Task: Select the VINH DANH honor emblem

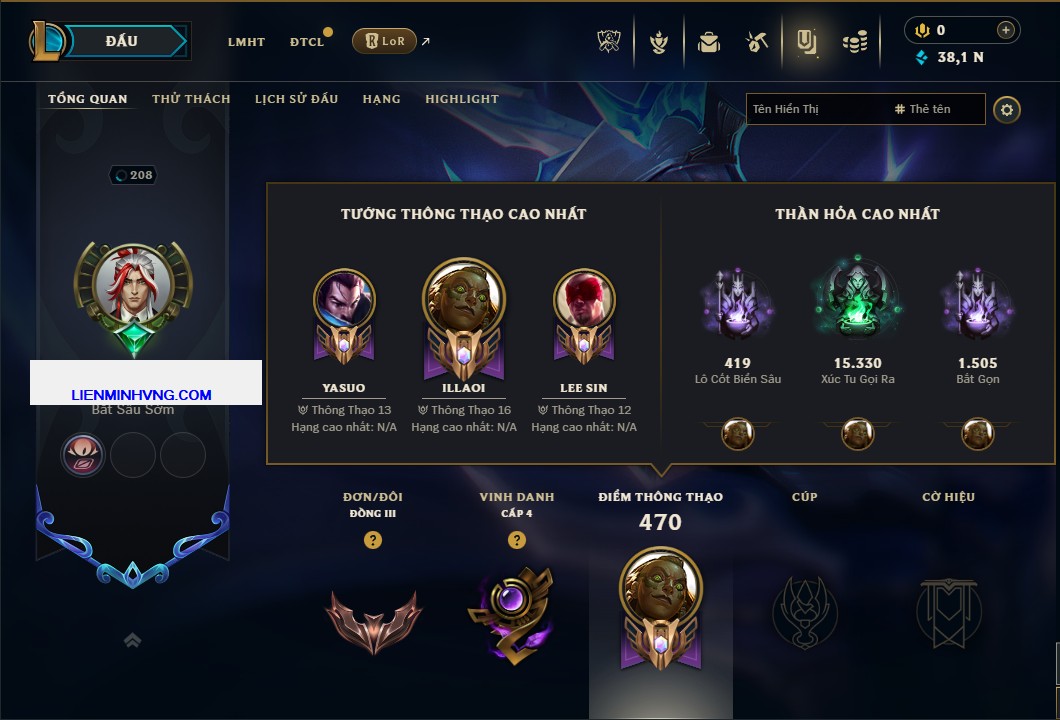Action: 510,612
